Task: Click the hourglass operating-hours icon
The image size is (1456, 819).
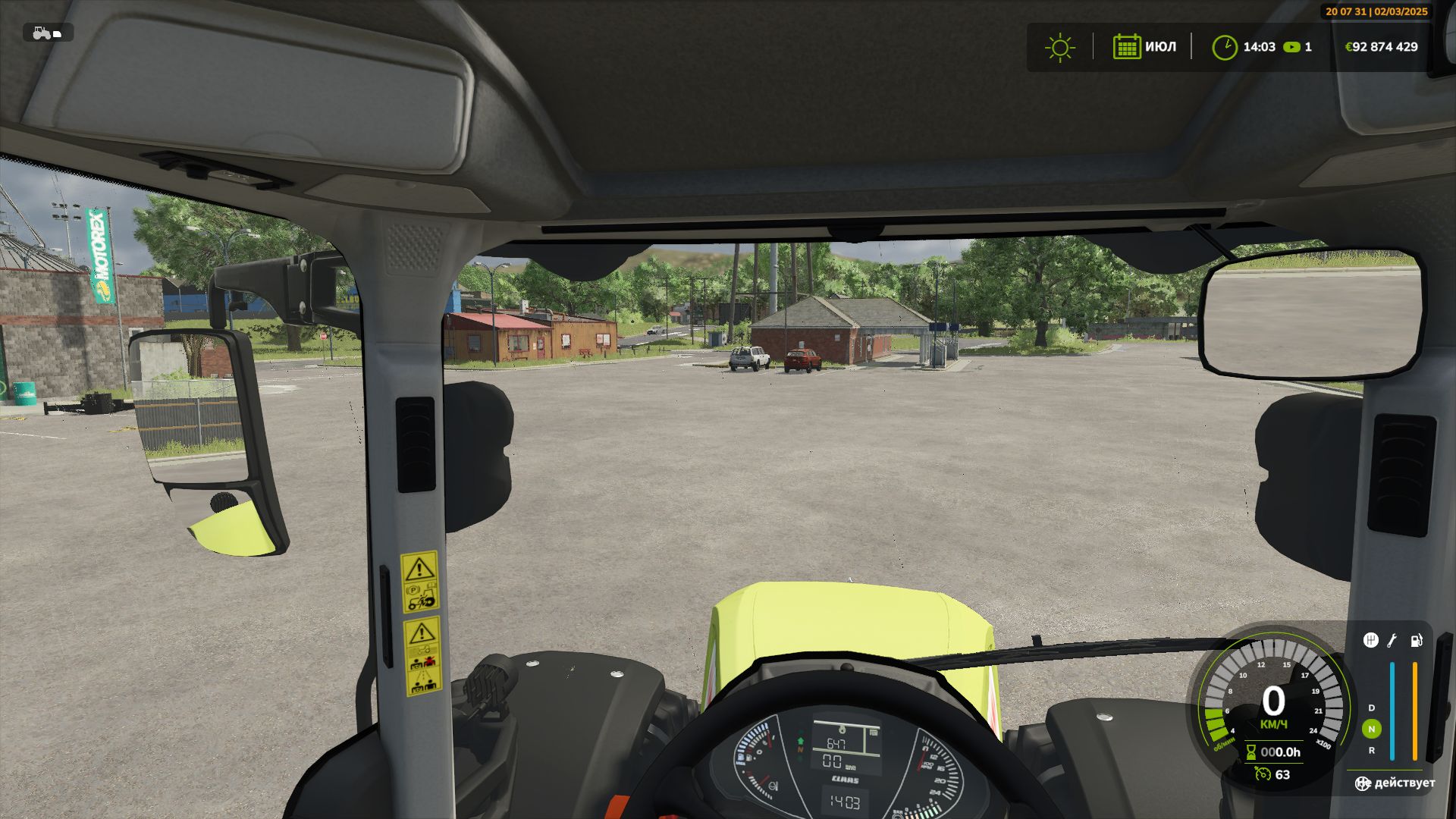Action: 1251,751
